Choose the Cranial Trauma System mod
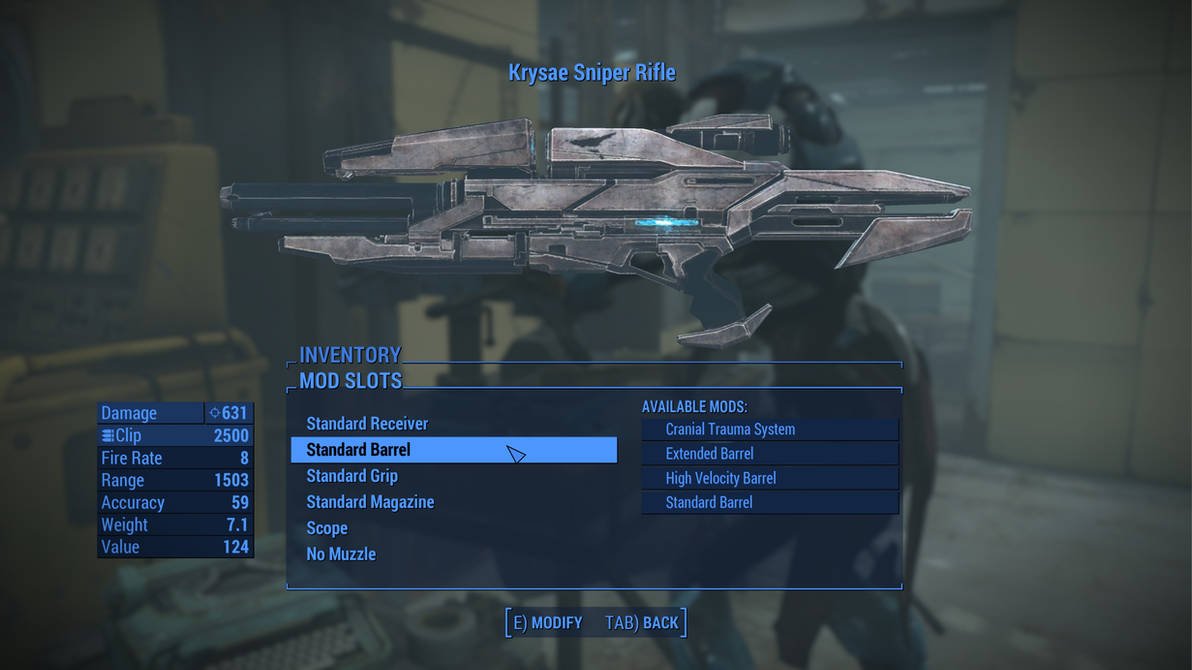Screen dimensions: 1192x670 coord(730,429)
